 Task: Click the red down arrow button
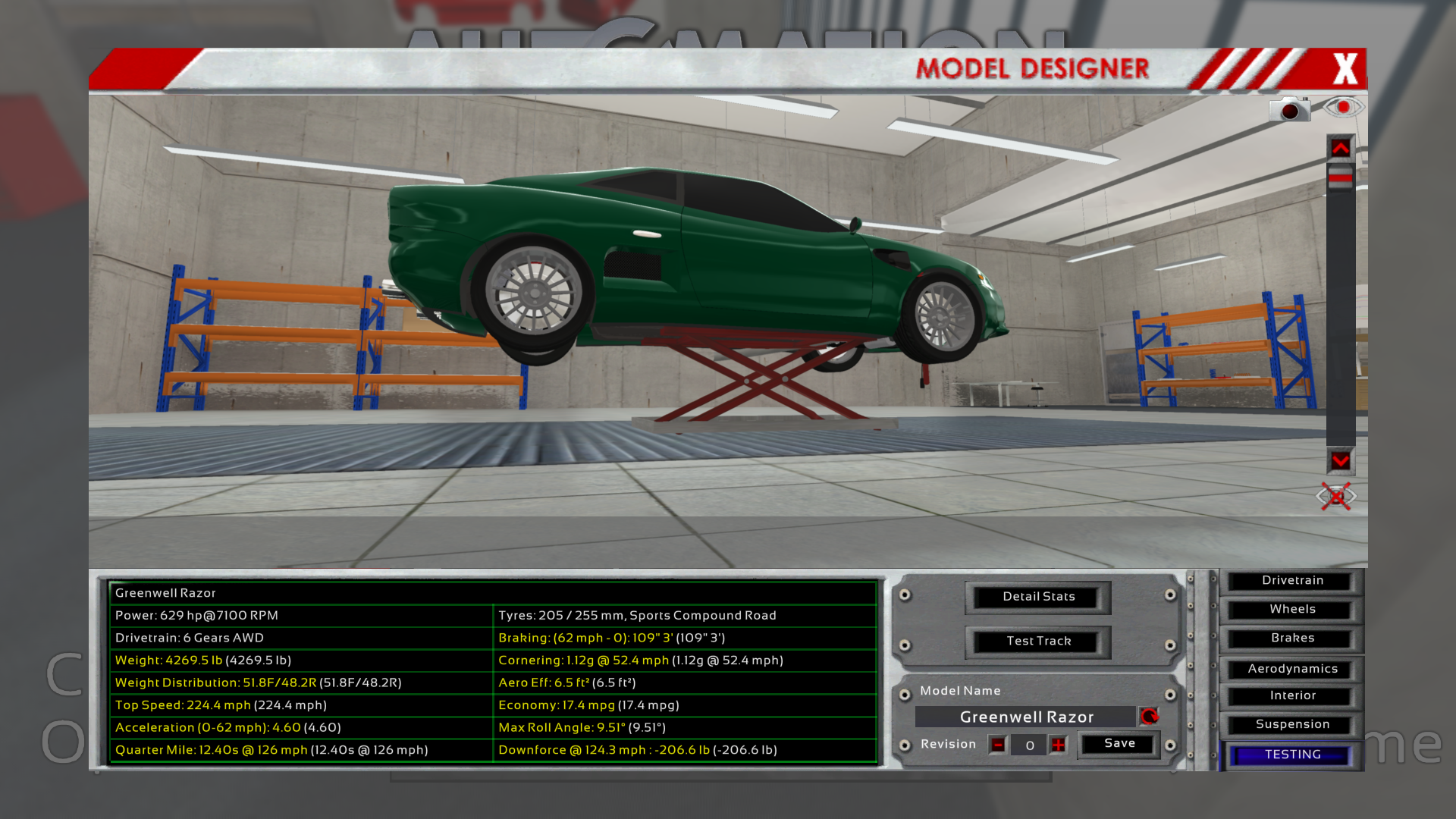tap(1340, 461)
